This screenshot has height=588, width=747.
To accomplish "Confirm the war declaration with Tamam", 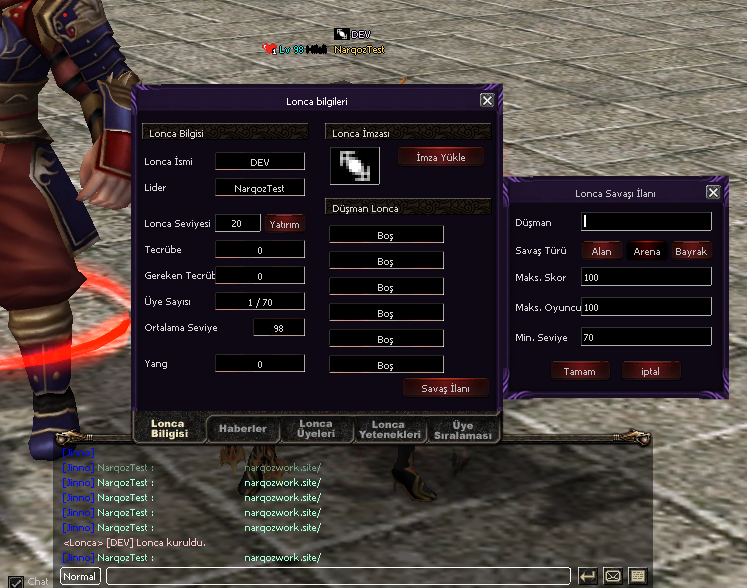I will click(580, 371).
